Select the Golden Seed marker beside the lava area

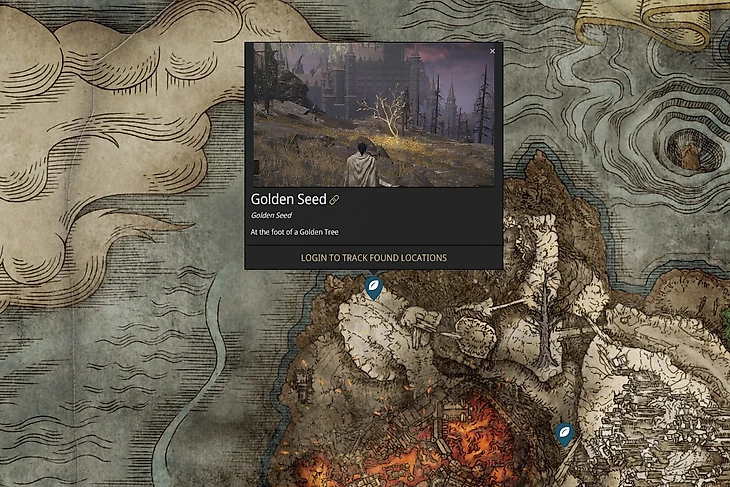coord(565,433)
